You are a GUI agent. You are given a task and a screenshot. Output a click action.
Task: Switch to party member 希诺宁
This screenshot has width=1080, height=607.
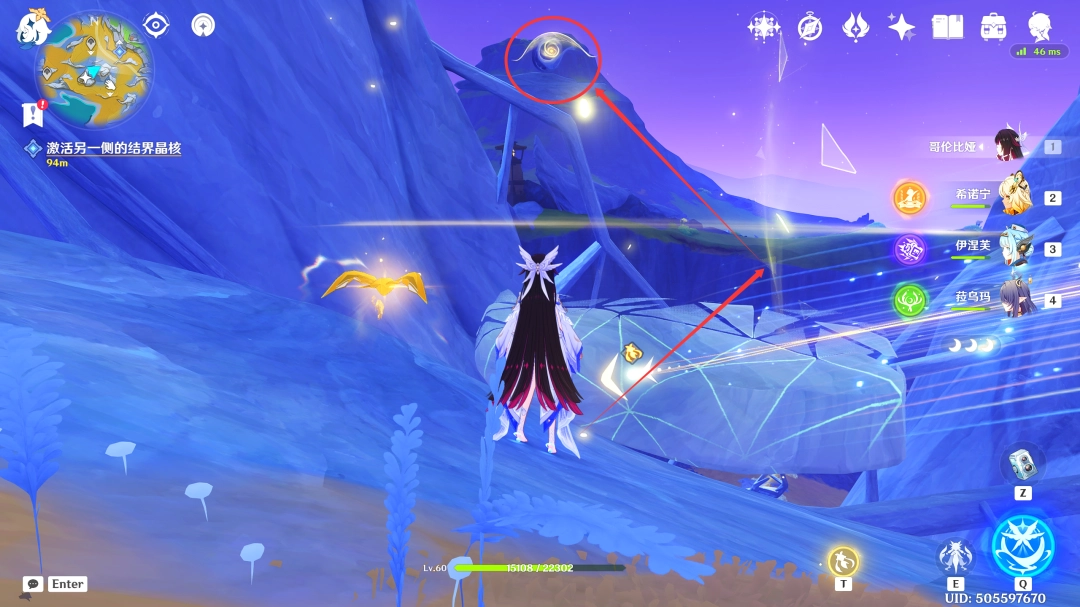pyautogui.click(x=1014, y=197)
